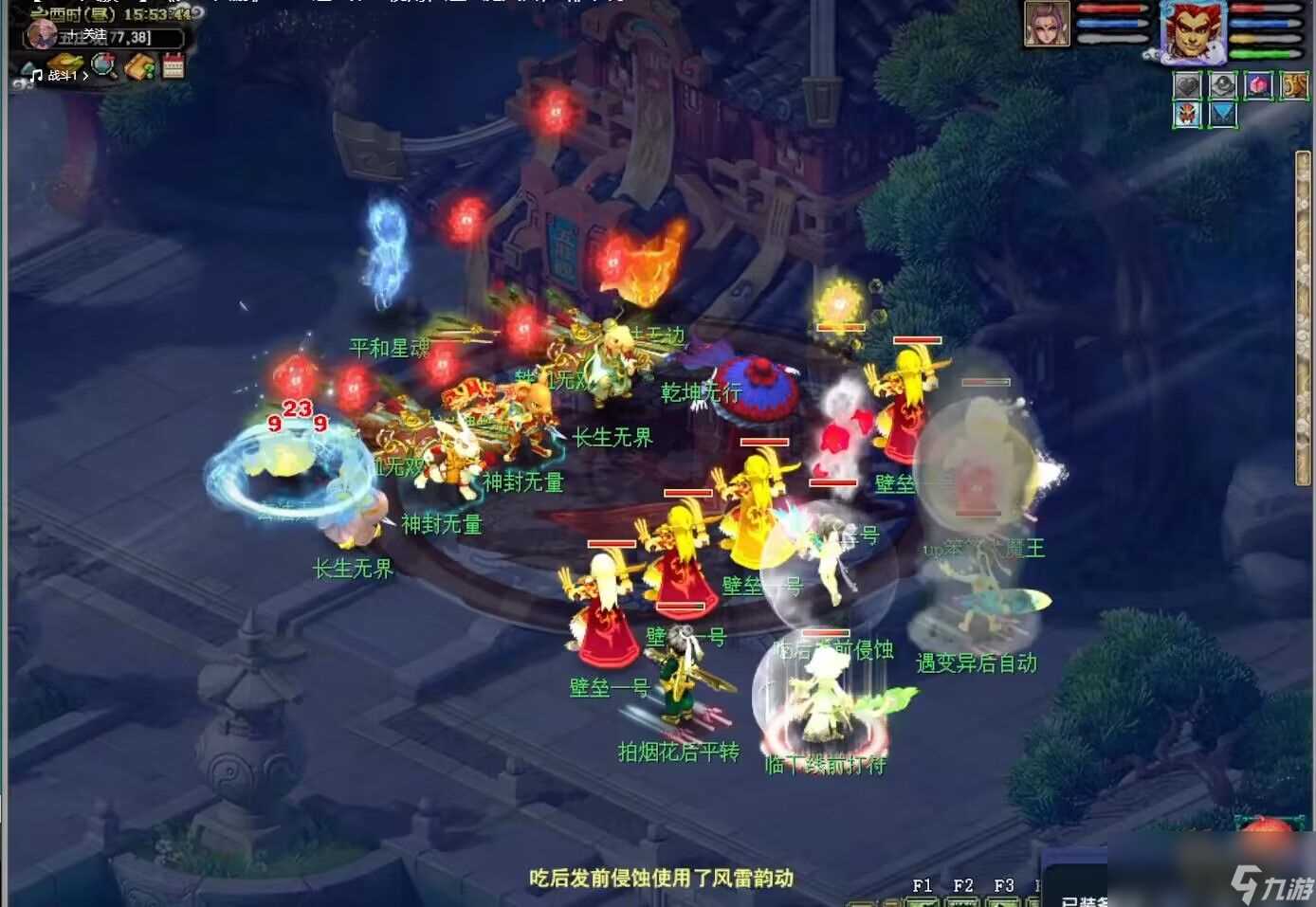This screenshot has width=1316, height=907.
Task: Open the food dish icon in top-left toolbar
Action: click(x=64, y=63)
